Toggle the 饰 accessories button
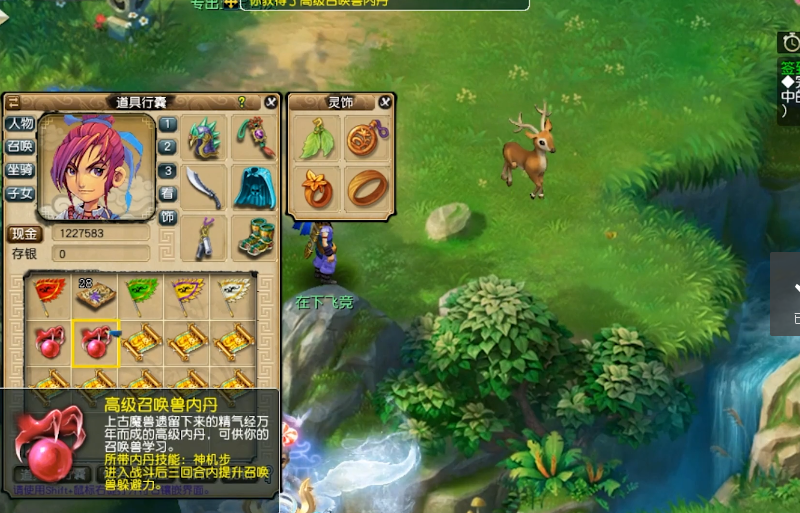This screenshot has width=800, height=513. pyautogui.click(x=168, y=217)
